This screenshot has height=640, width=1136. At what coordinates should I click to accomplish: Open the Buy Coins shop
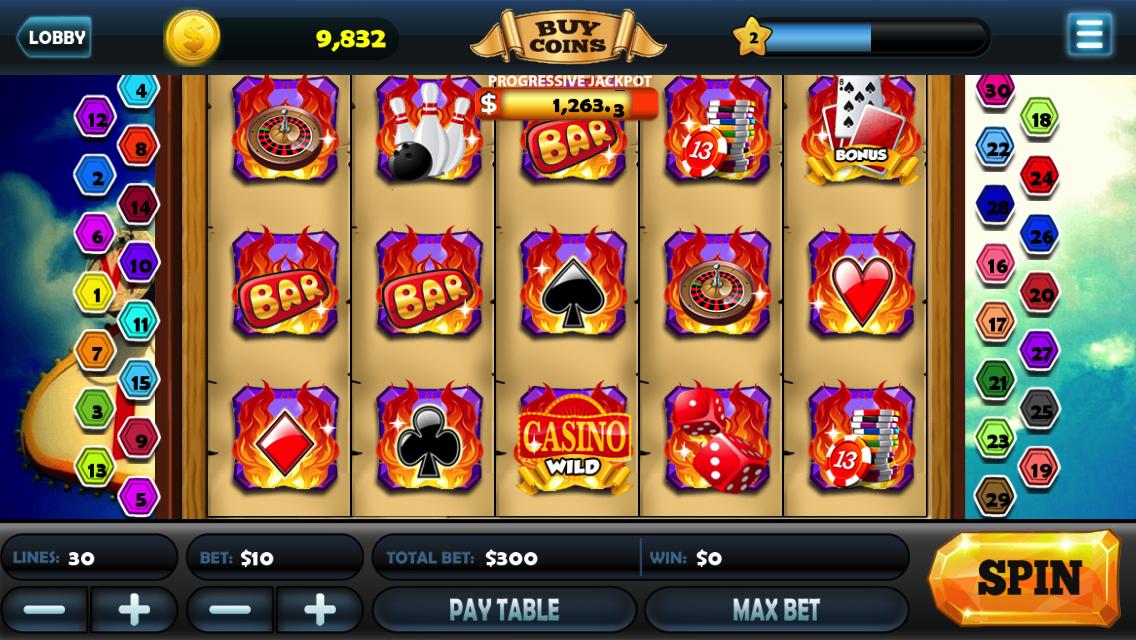567,38
